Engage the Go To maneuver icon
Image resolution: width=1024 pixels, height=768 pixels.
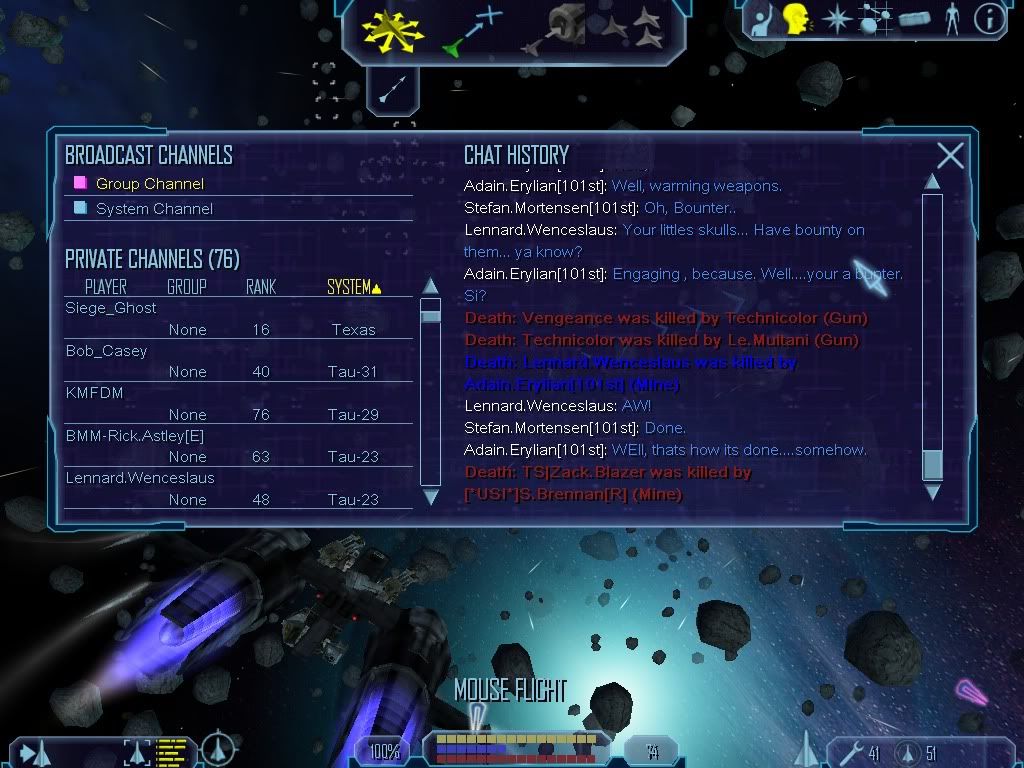pos(470,30)
